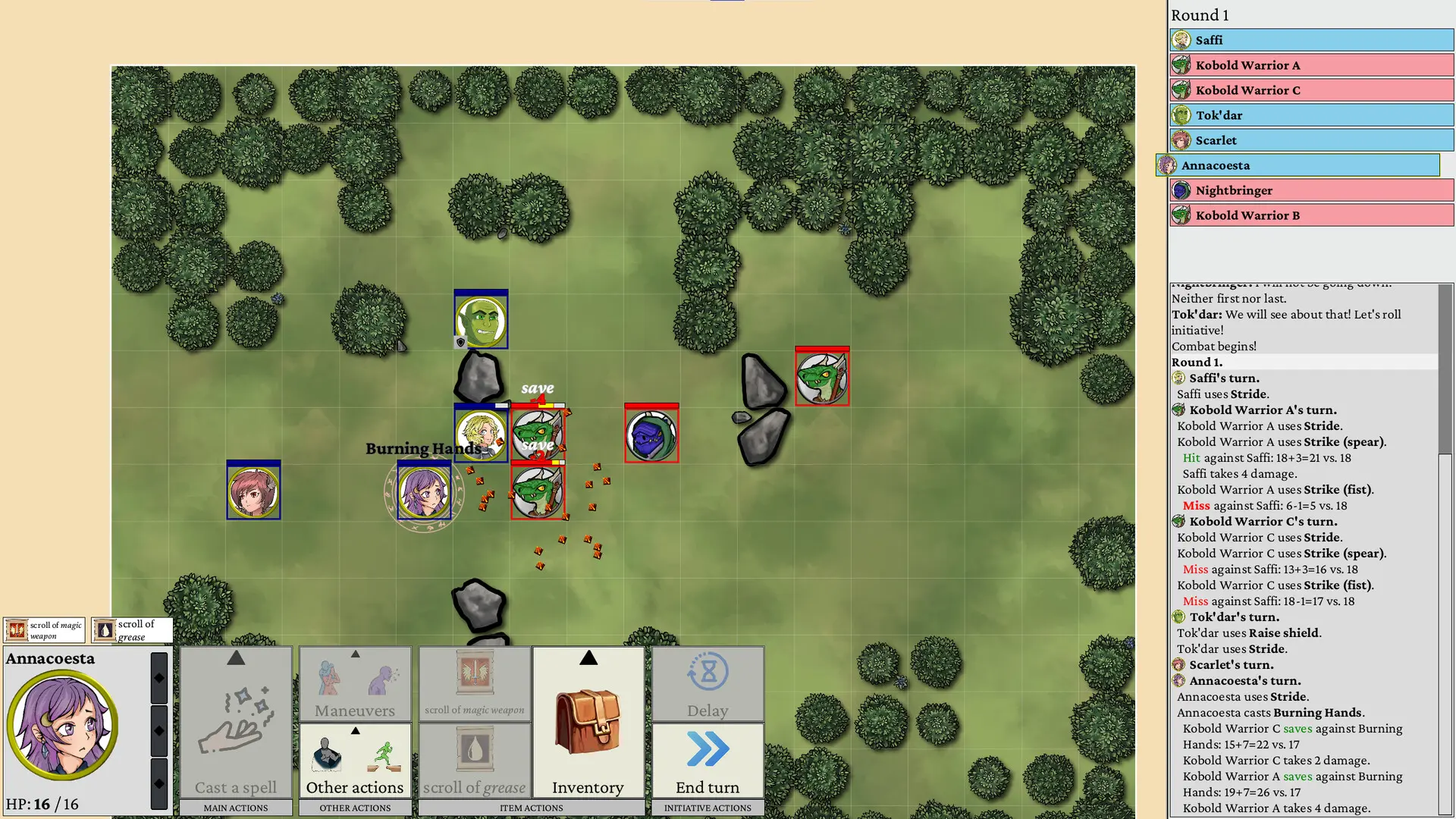Use the scroll of grease action
The image size is (1456, 819).
point(474,760)
